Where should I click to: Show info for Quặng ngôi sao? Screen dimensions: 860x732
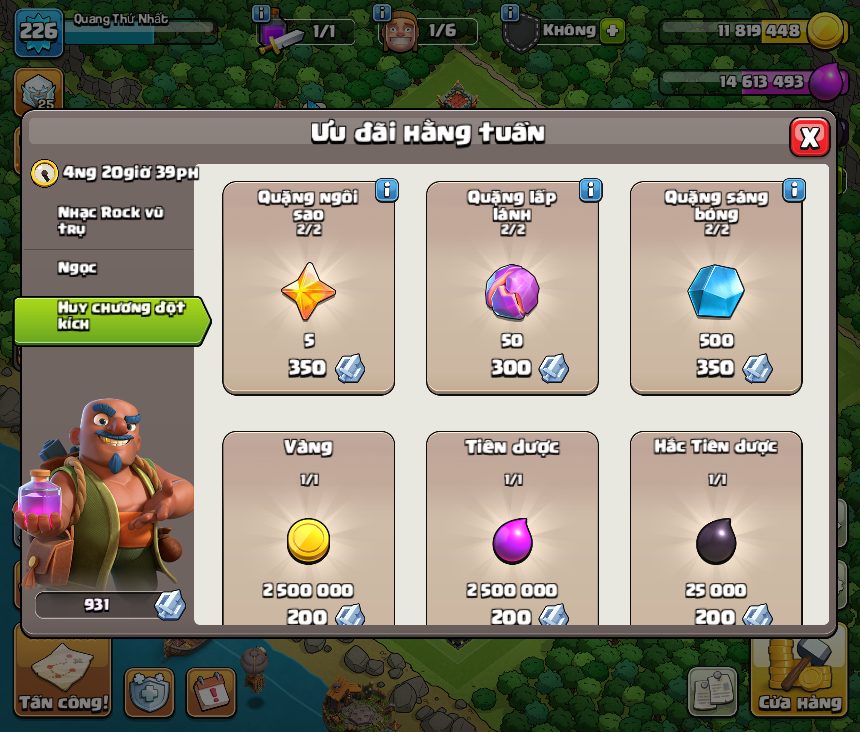point(386,190)
